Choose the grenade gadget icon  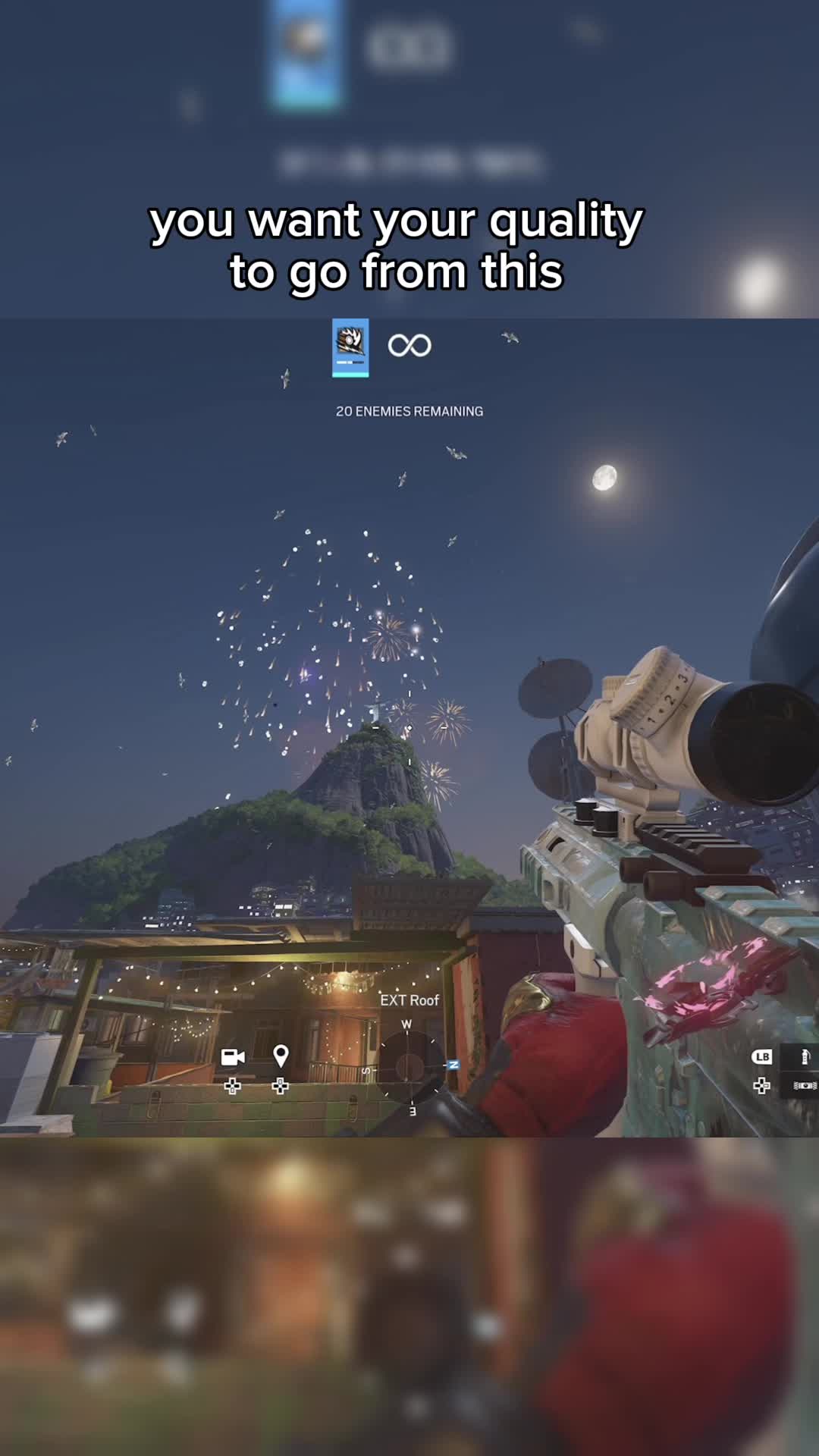tap(805, 1056)
